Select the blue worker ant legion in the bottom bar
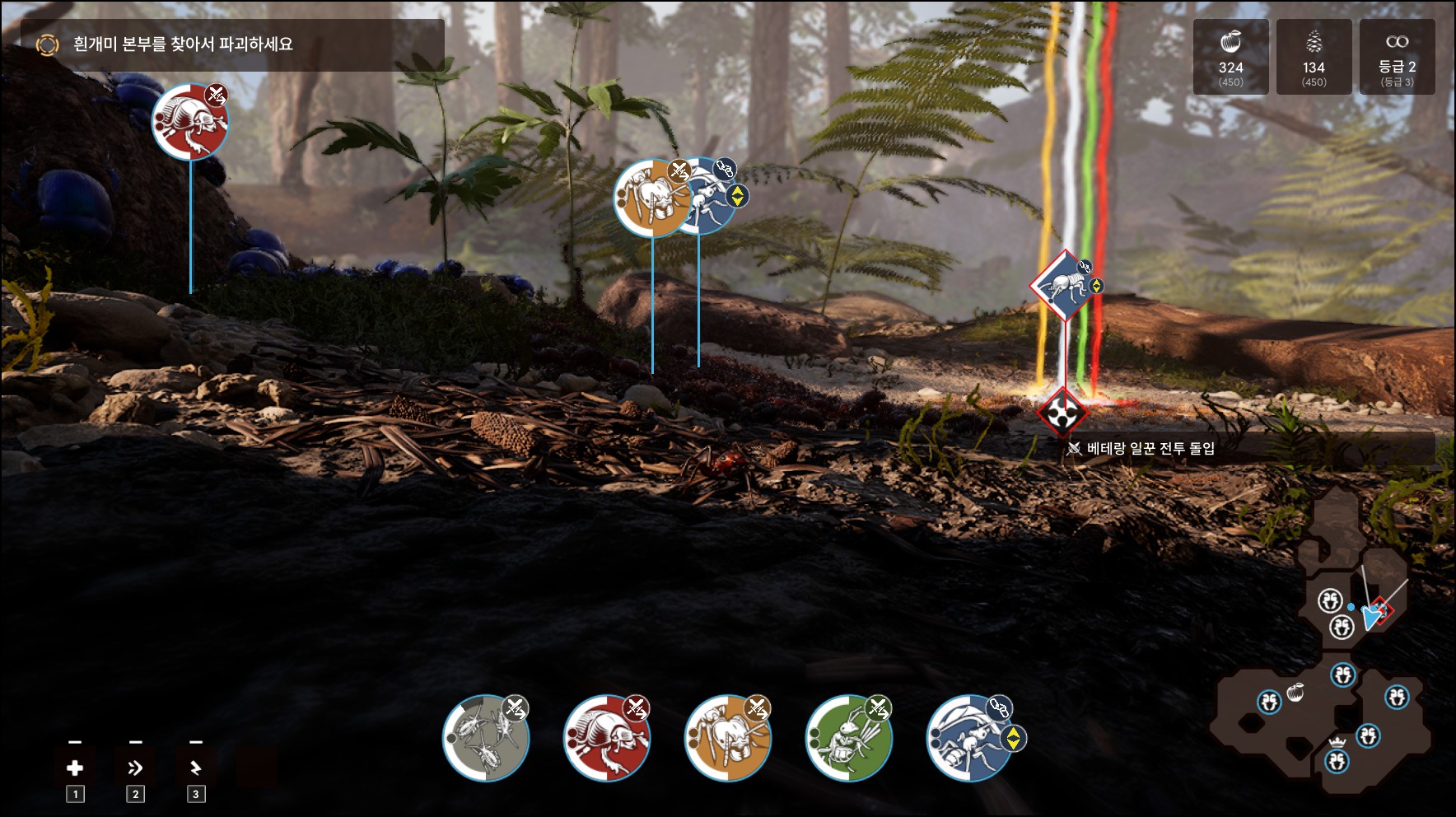Image resolution: width=1456 pixels, height=817 pixels. coord(970,738)
